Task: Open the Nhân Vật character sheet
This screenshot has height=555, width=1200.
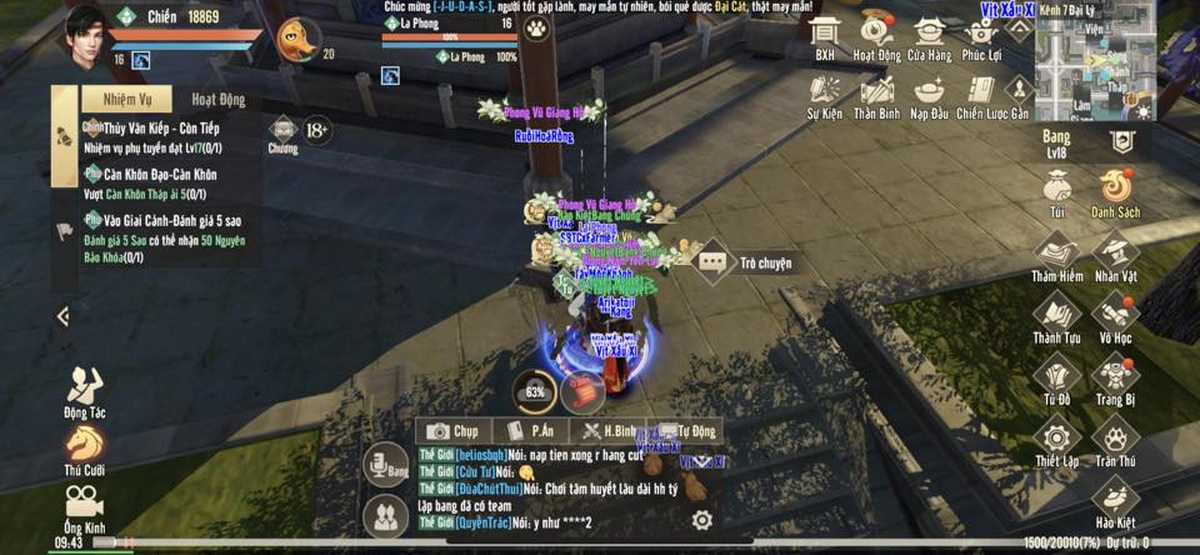Action: (x=1115, y=256)
